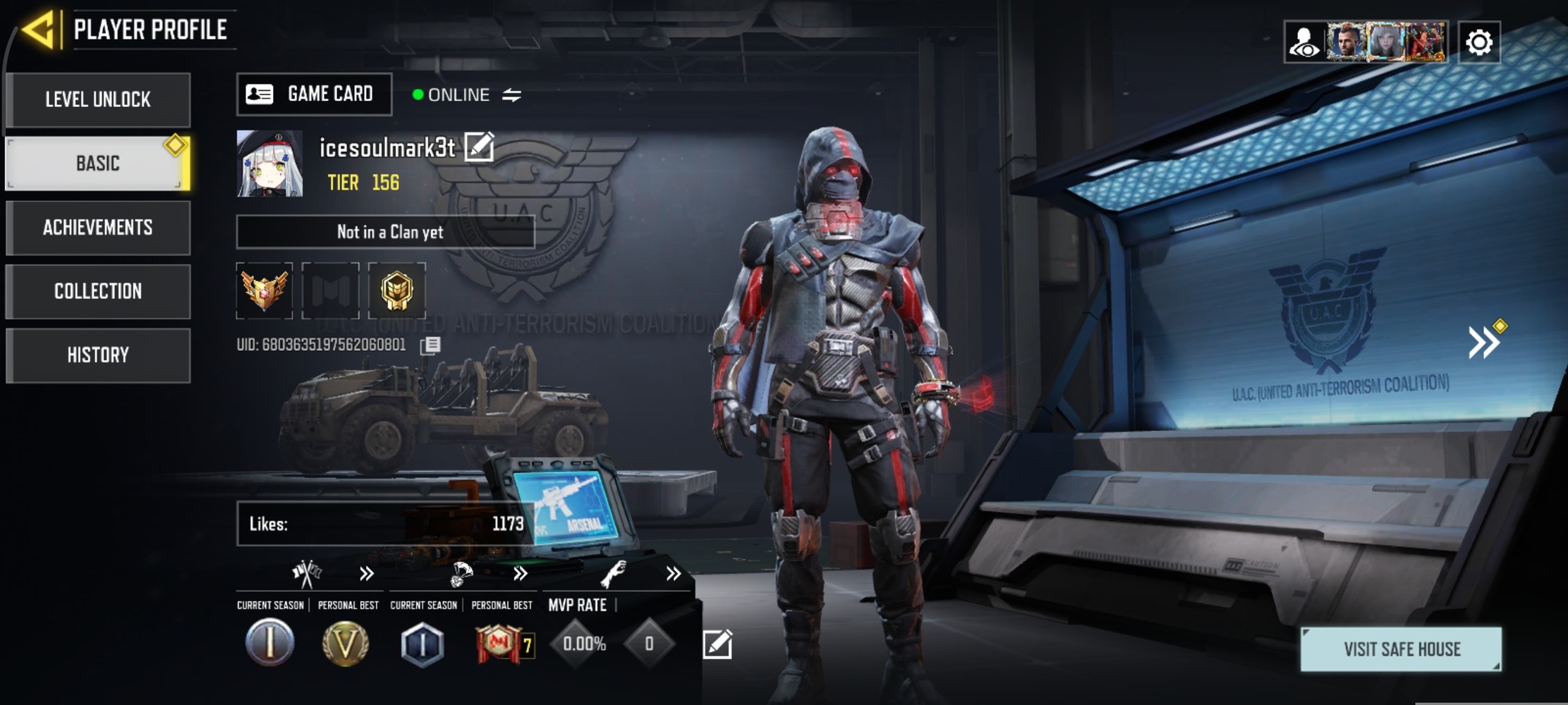This screenshot has width=1568, height=705.
Task: Switch to the Achievements tab
Action: (x=98, y=228)
